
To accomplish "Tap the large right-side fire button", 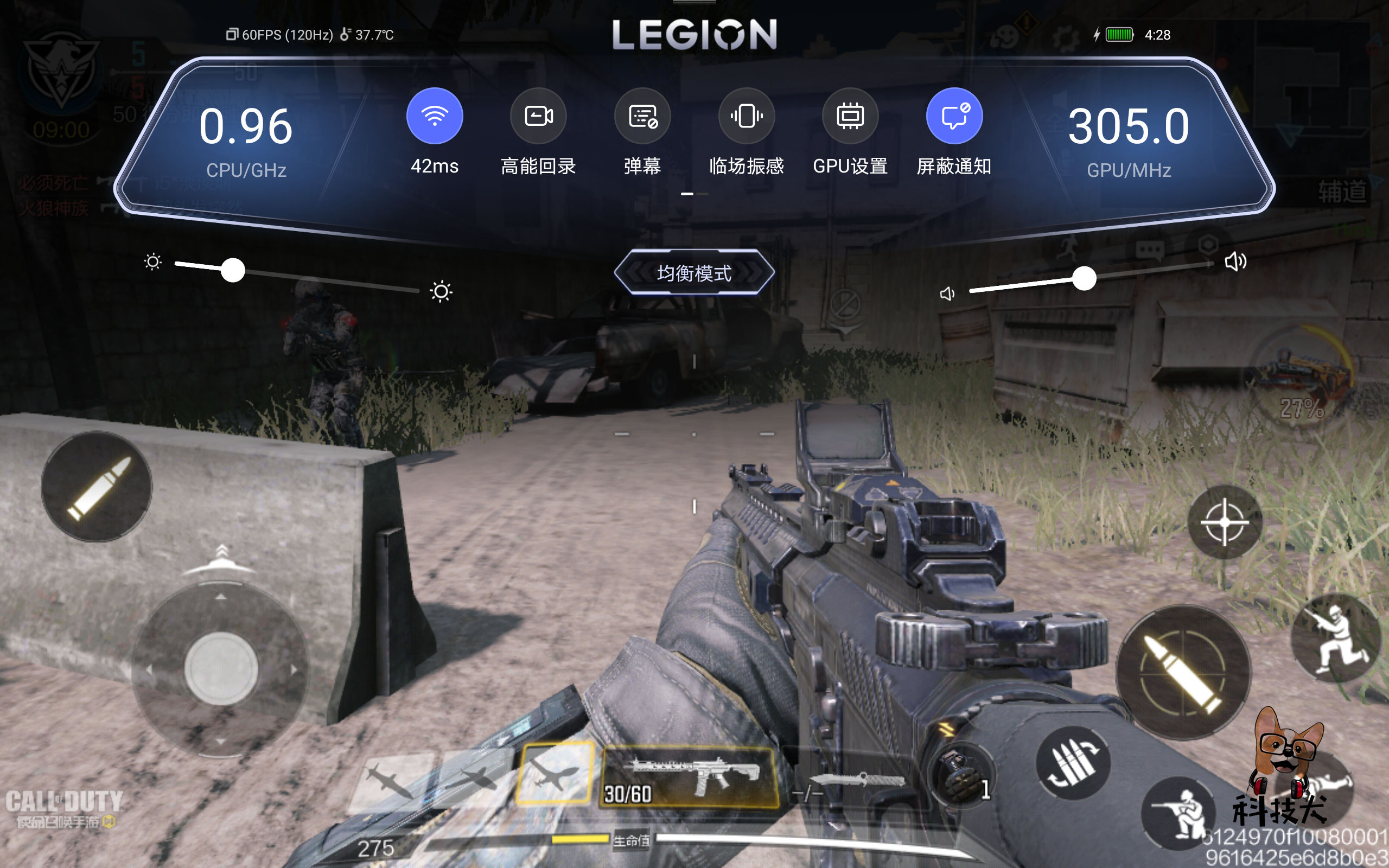I will click(1183, 672).
